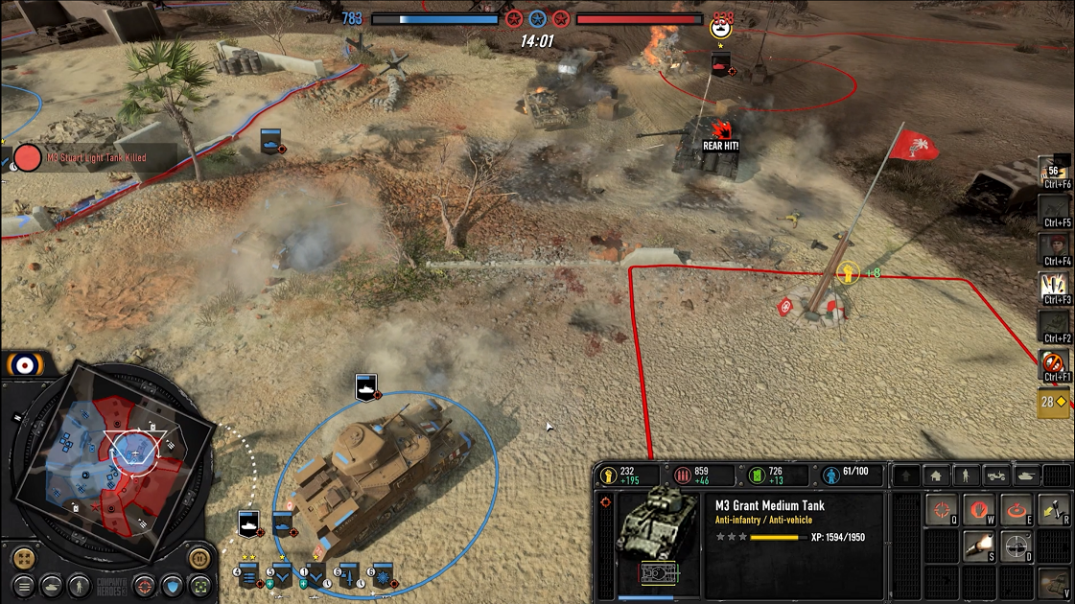Use the tank ability in the bottom command slot

(x=1053, y=583)
